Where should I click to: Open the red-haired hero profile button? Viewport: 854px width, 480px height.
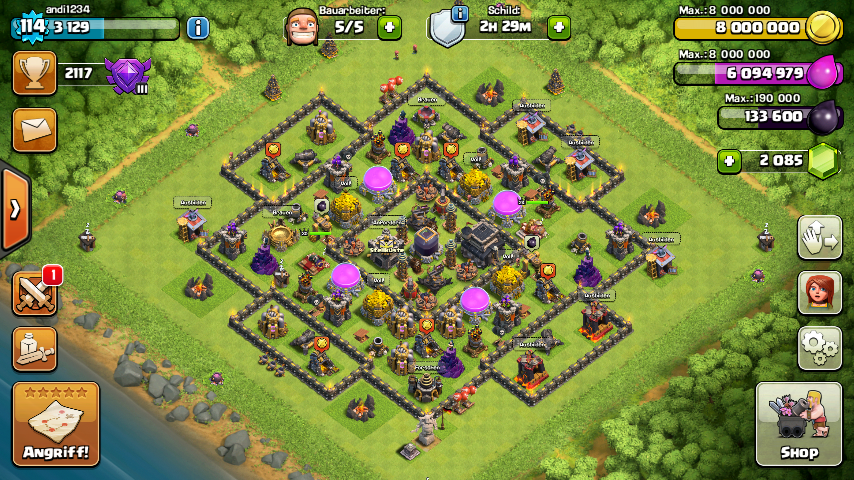(819, 292)
